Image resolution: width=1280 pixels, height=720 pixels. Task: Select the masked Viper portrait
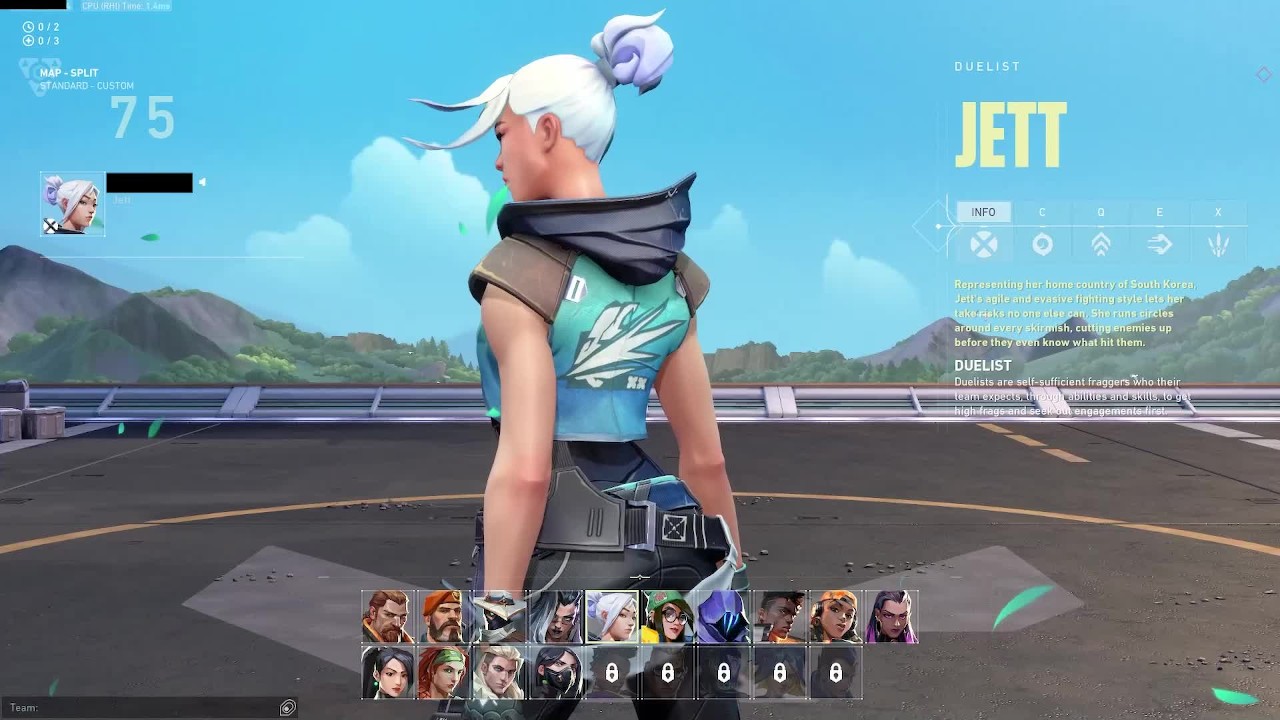(556, 673)
